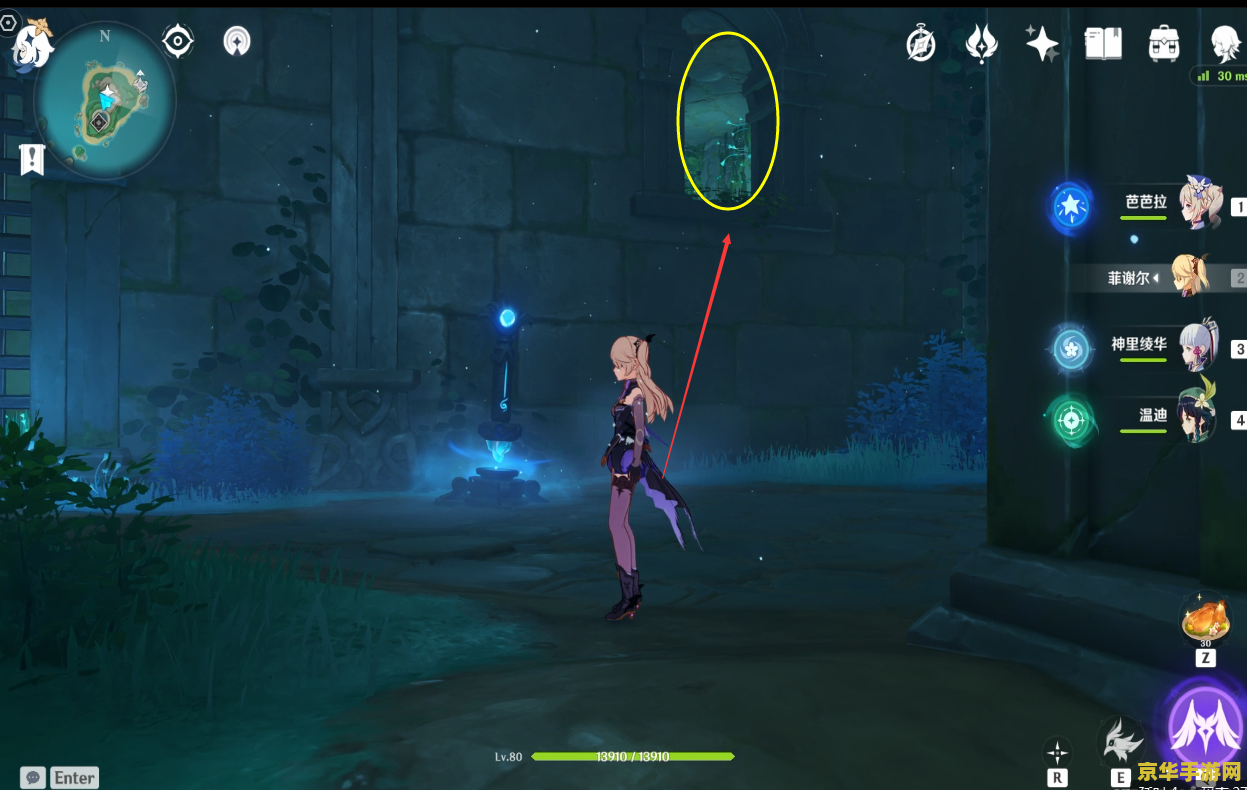The width and height of the screenshot is (1247, 790).
Task: Click the concentric target icon beside minimap
Action: pyautogui.click(x=178, y=41)
